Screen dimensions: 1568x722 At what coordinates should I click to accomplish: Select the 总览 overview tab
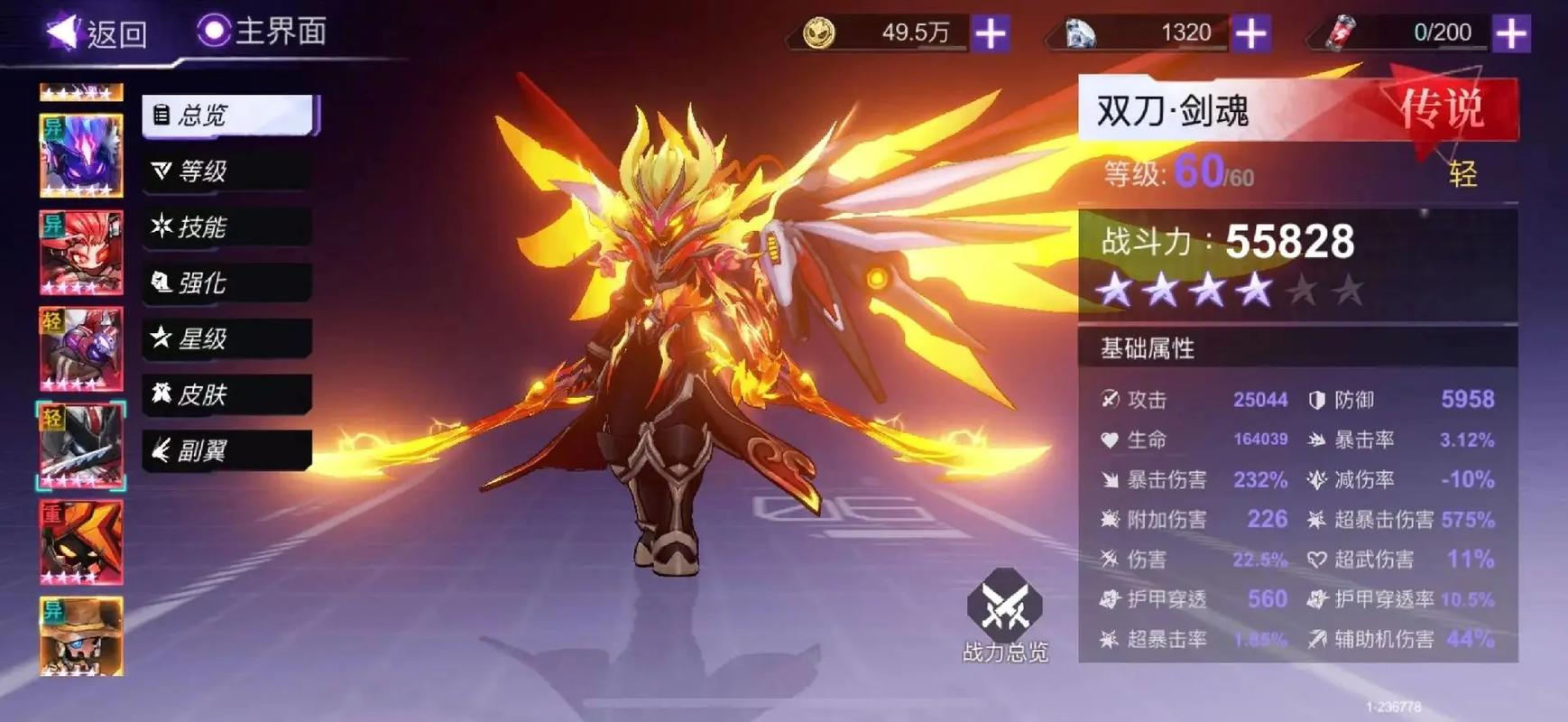pyautogui.click(x=229, y=116)
